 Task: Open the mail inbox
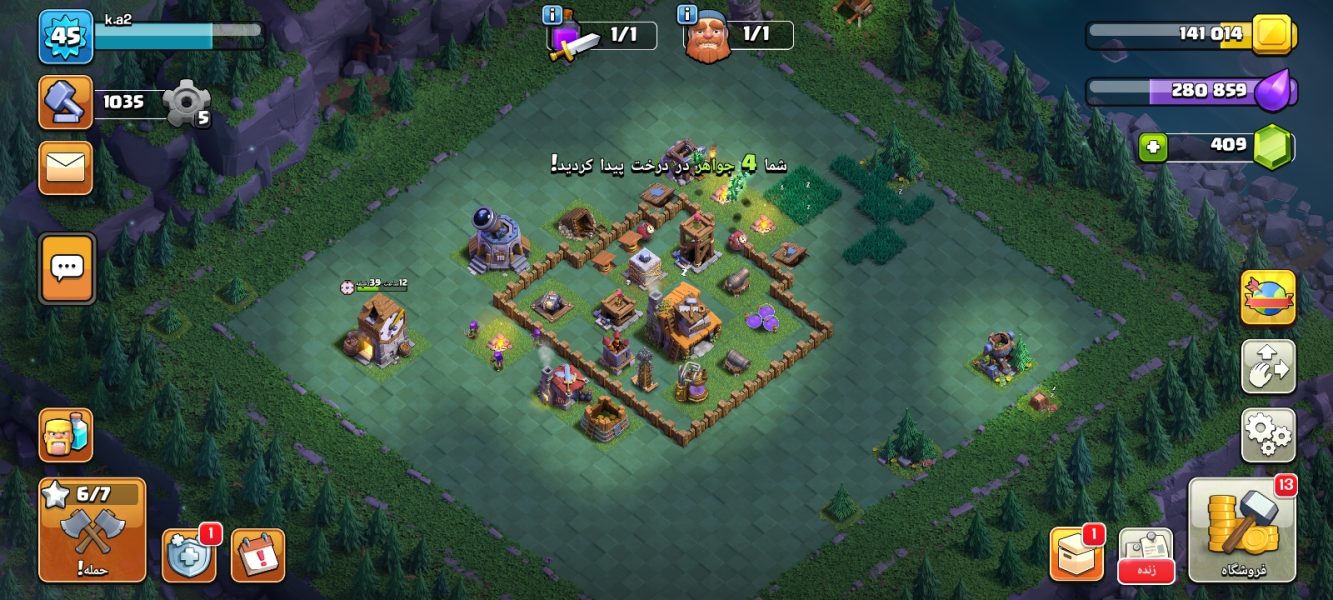click(x=65, y=167)
